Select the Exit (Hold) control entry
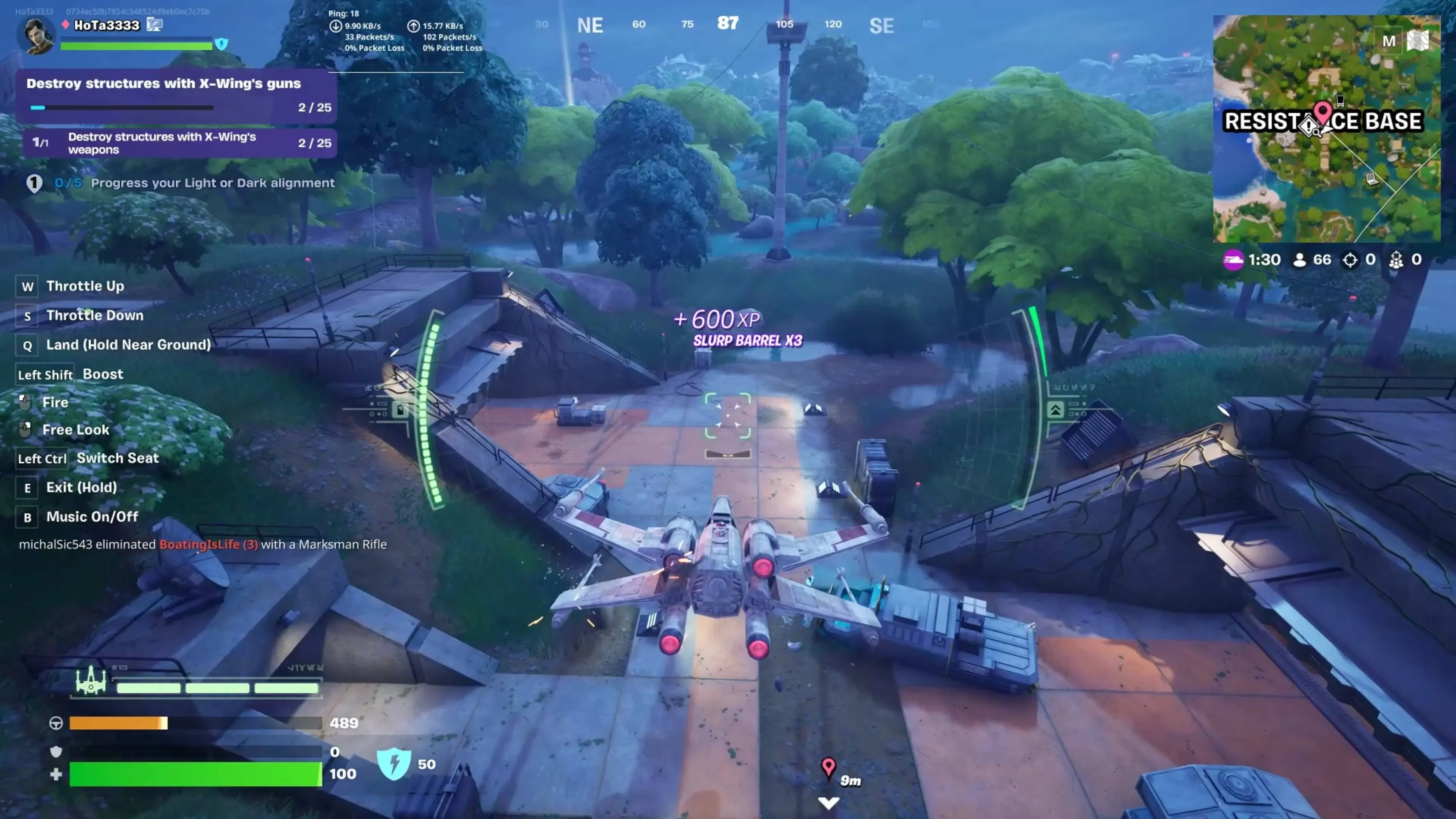The width and height of the screenshot is (1456, 819). (81, 487)
